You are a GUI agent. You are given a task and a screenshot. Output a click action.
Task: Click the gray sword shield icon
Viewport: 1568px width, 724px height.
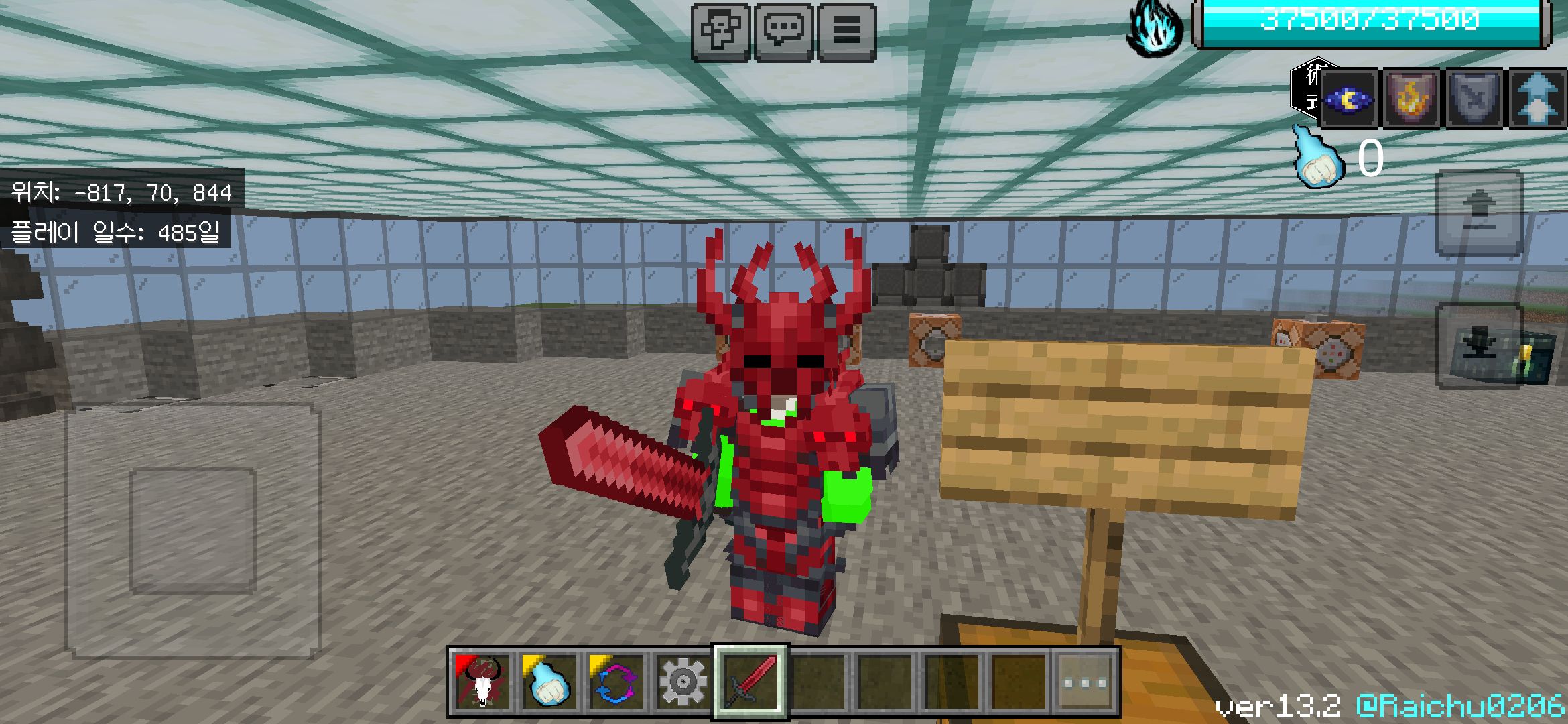tap(1473, 99)
